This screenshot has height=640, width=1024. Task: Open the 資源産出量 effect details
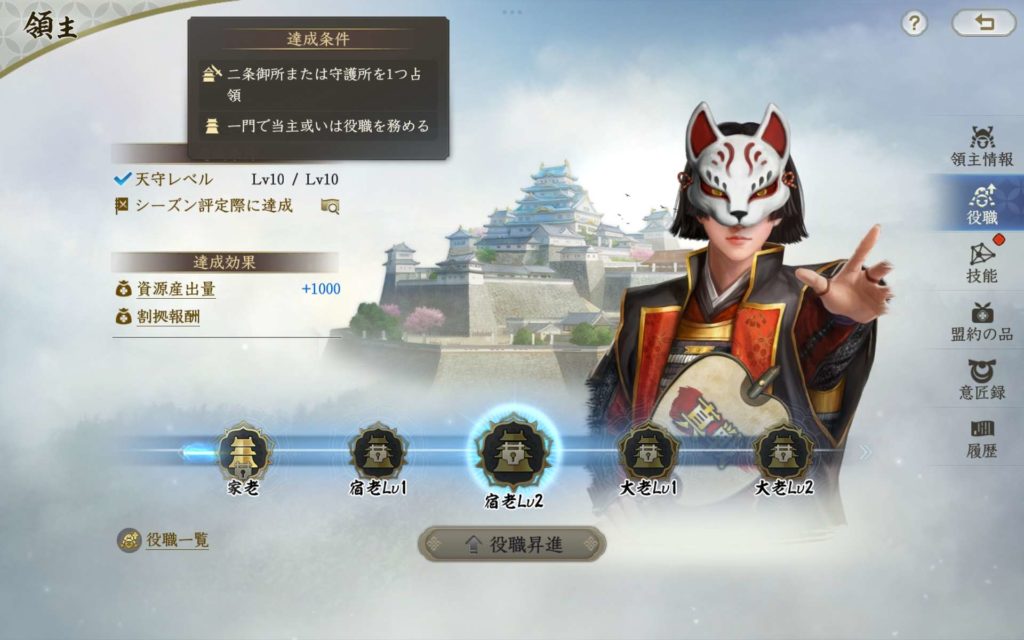click(176, 289)
